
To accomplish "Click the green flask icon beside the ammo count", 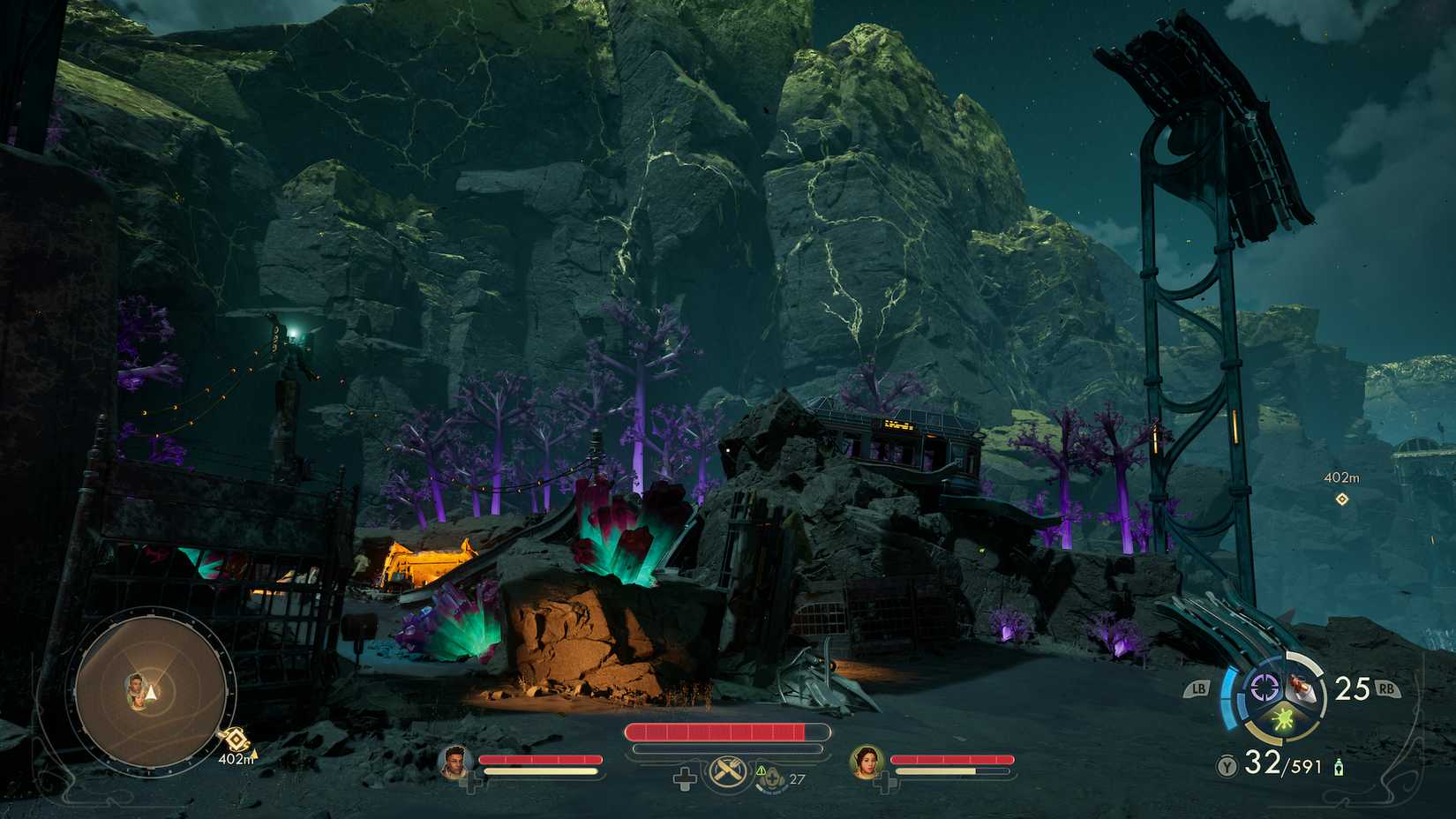I will 1338,766.
